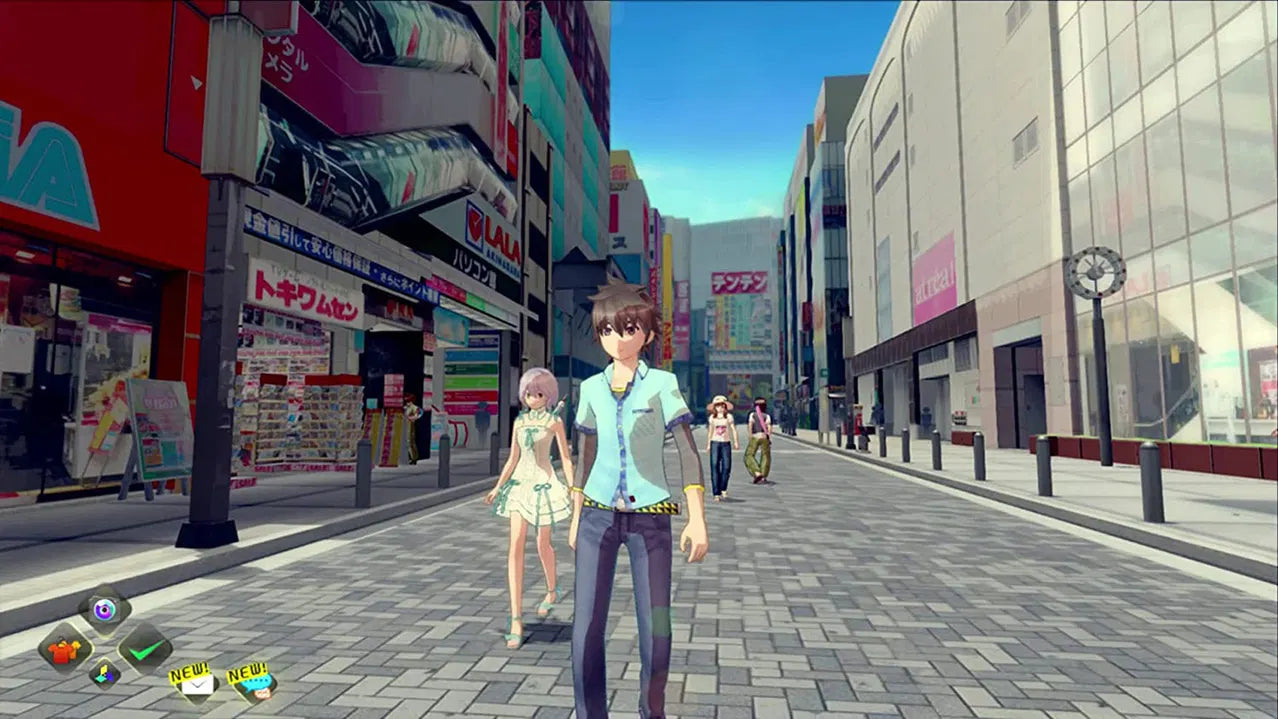Click the small colored pinwheel icon
The image size is (1278, 719).
click(105, 674)
